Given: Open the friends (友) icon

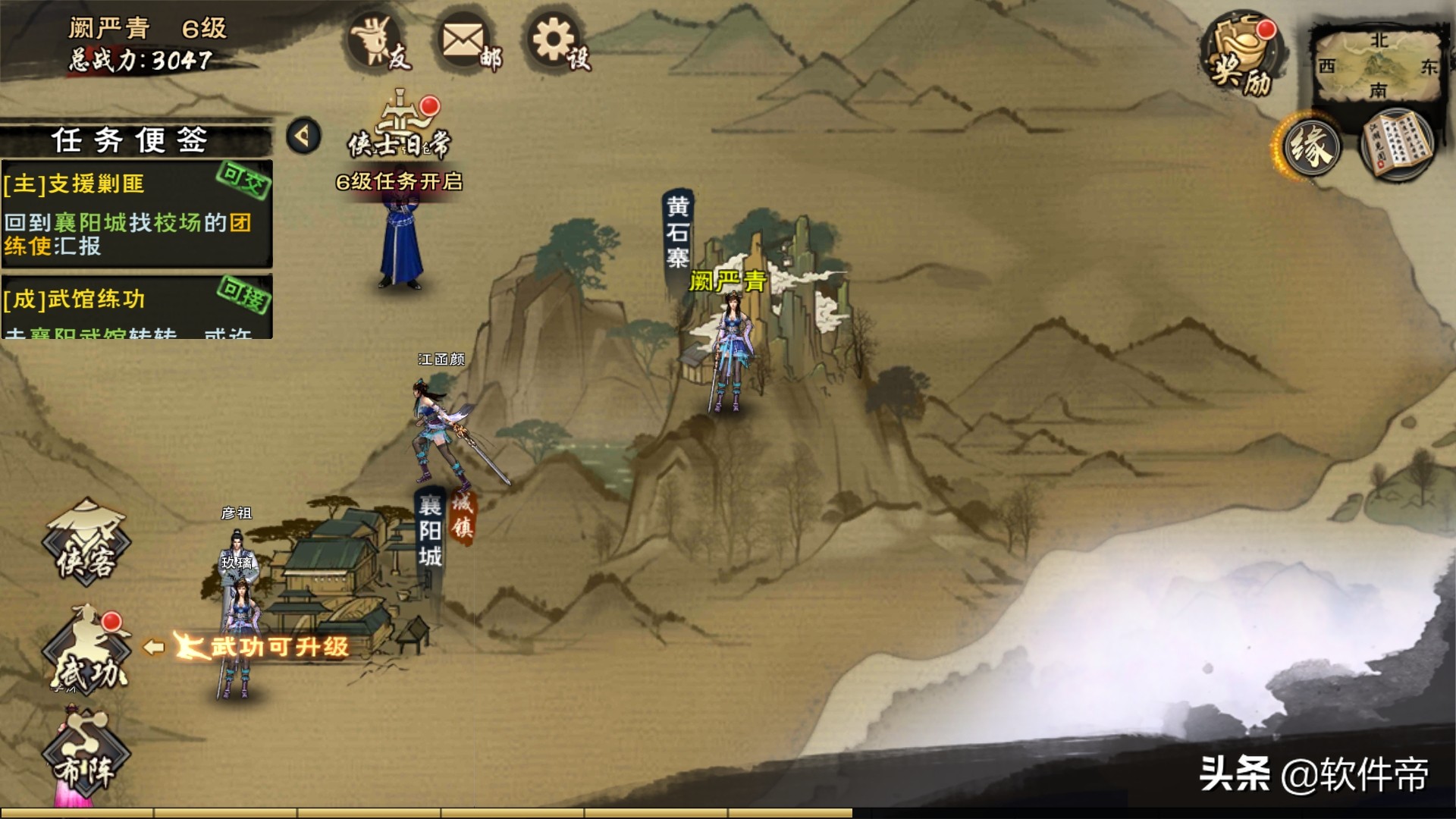Looking at the screenshot, I should pyautogui.click(x=377, y=42).
